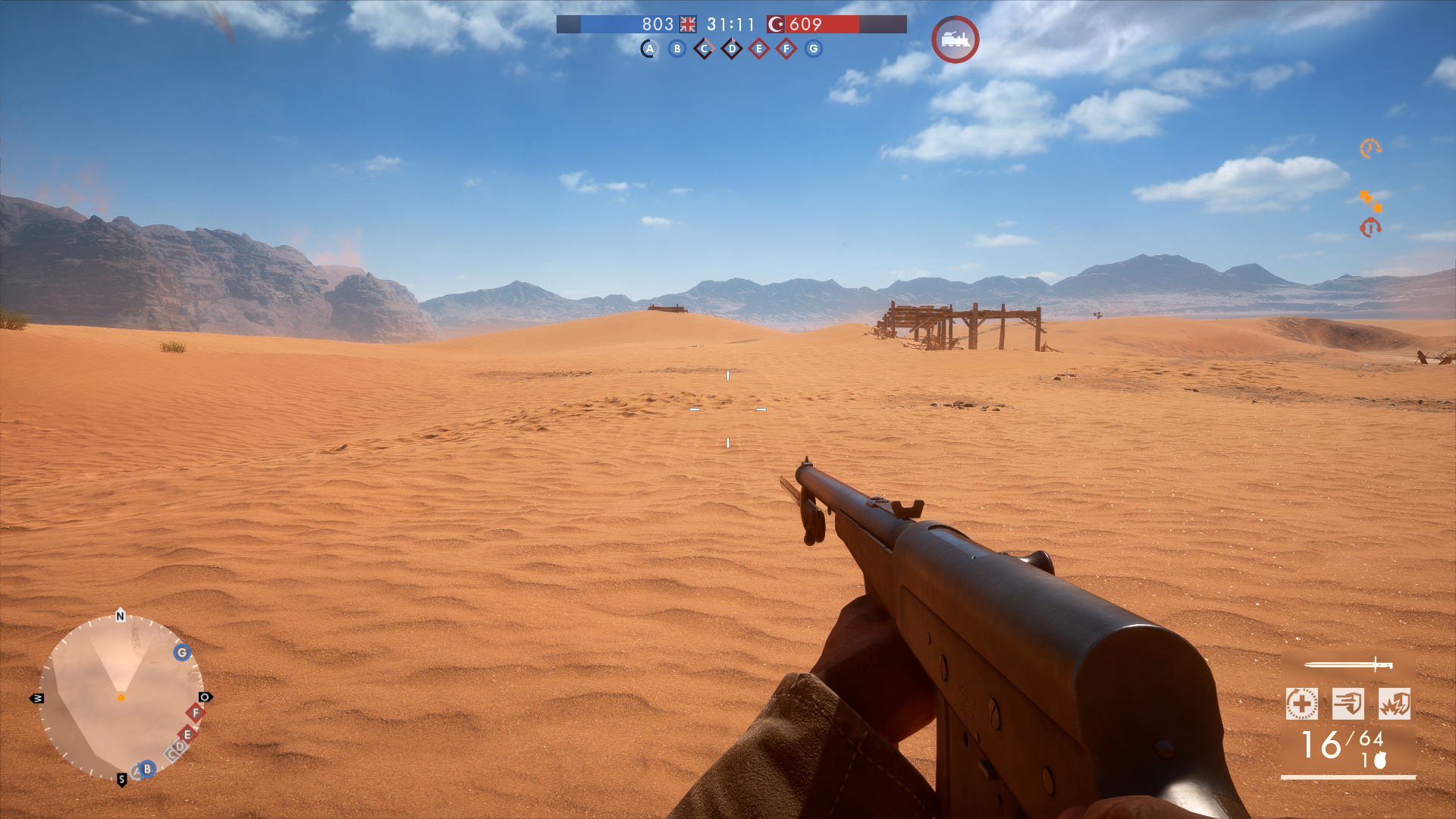Screen dimensions: 1456x819
Task: Toggle capture point A on the scoreboard
Action: (650, 50)
